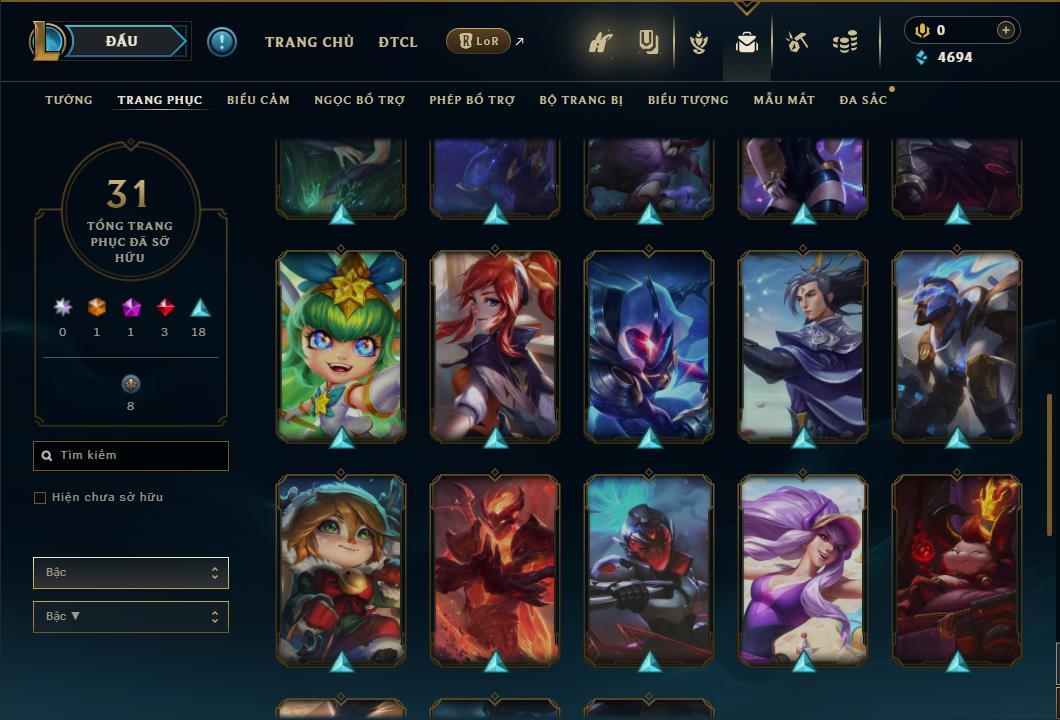Switch to the MẪU MẮT tab
The width and height of the screenshot is (1060, 720).
pyautogui.click(x=784, y=100)
